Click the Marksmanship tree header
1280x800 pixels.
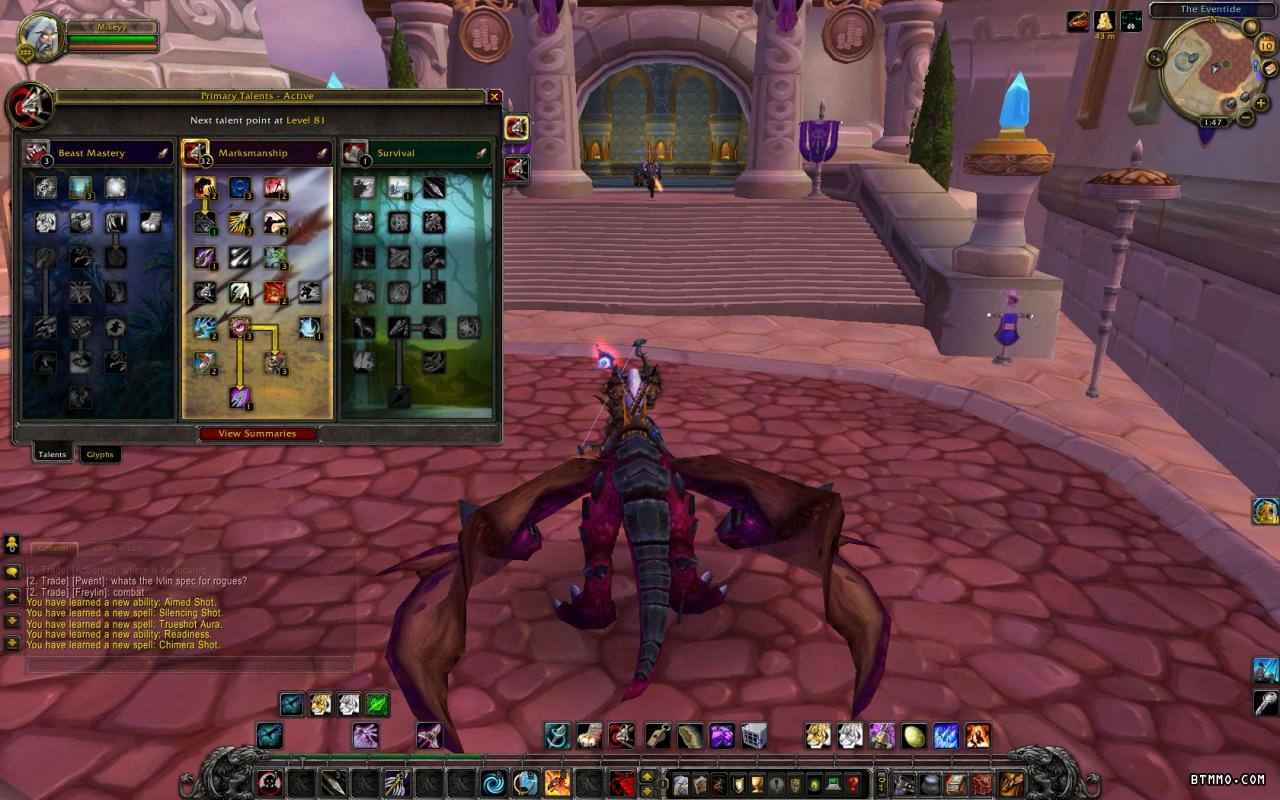(x=256, y=153)
